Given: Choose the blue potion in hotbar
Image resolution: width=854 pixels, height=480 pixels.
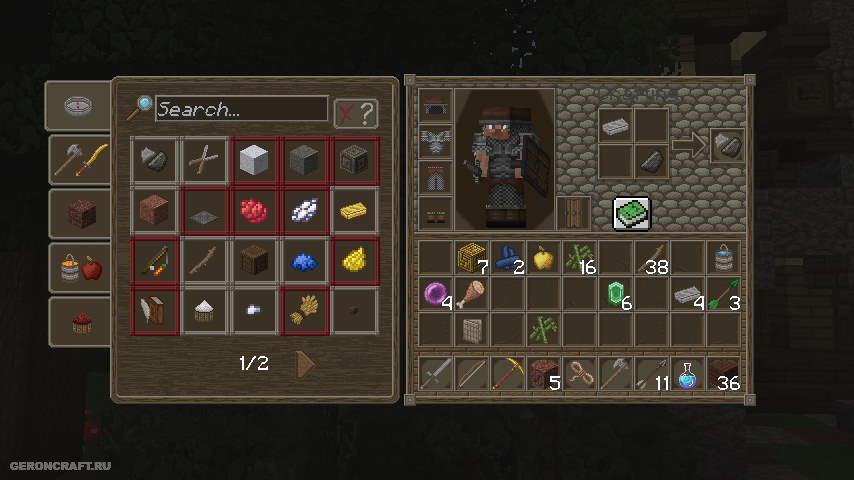Looking at the screenshot, I should (x=687, y=373).
